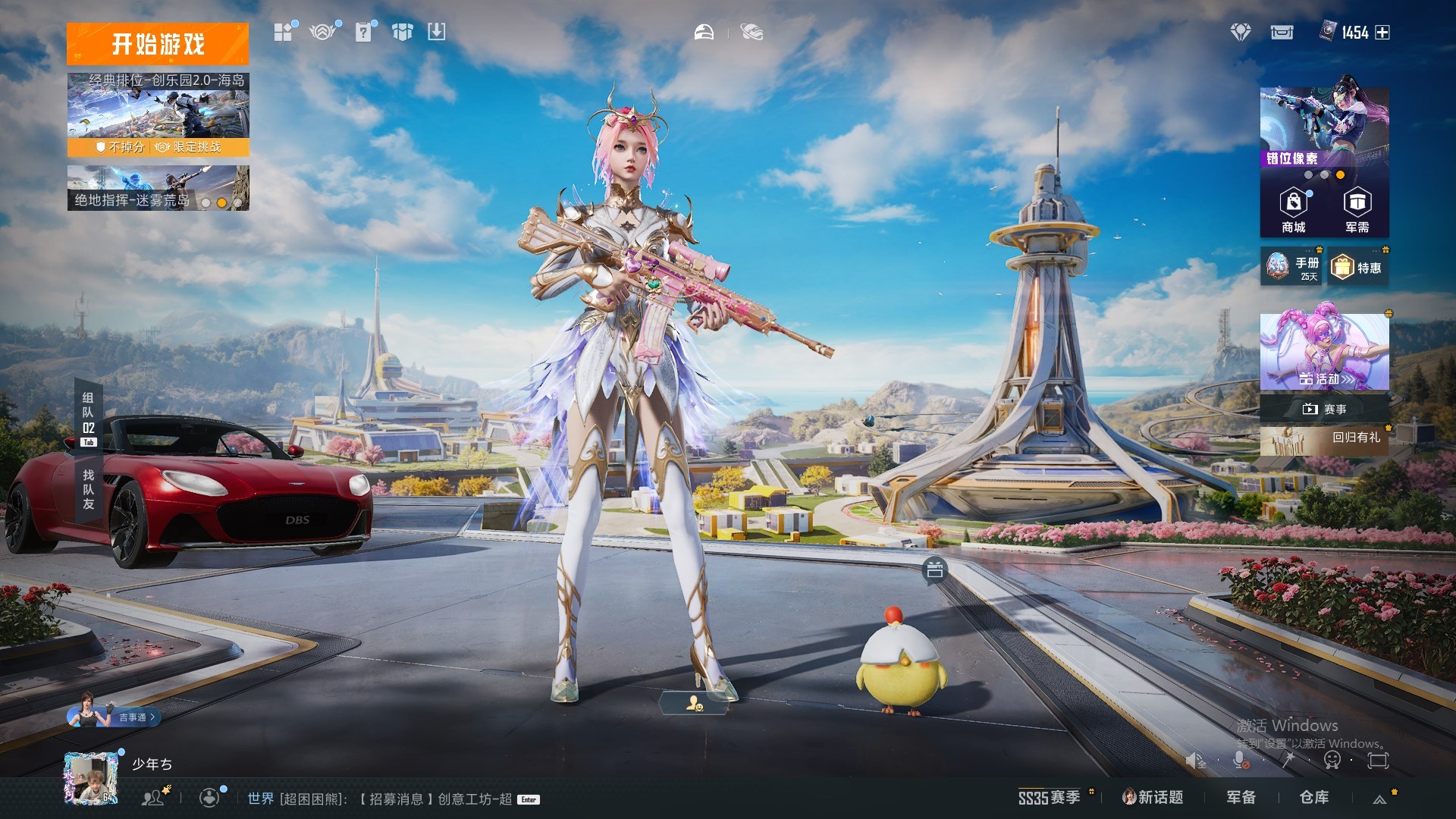Open the 军需 supply crates
Image resolution: width=1456 pixels, height=819 pixels.
tap(1357, 211)
